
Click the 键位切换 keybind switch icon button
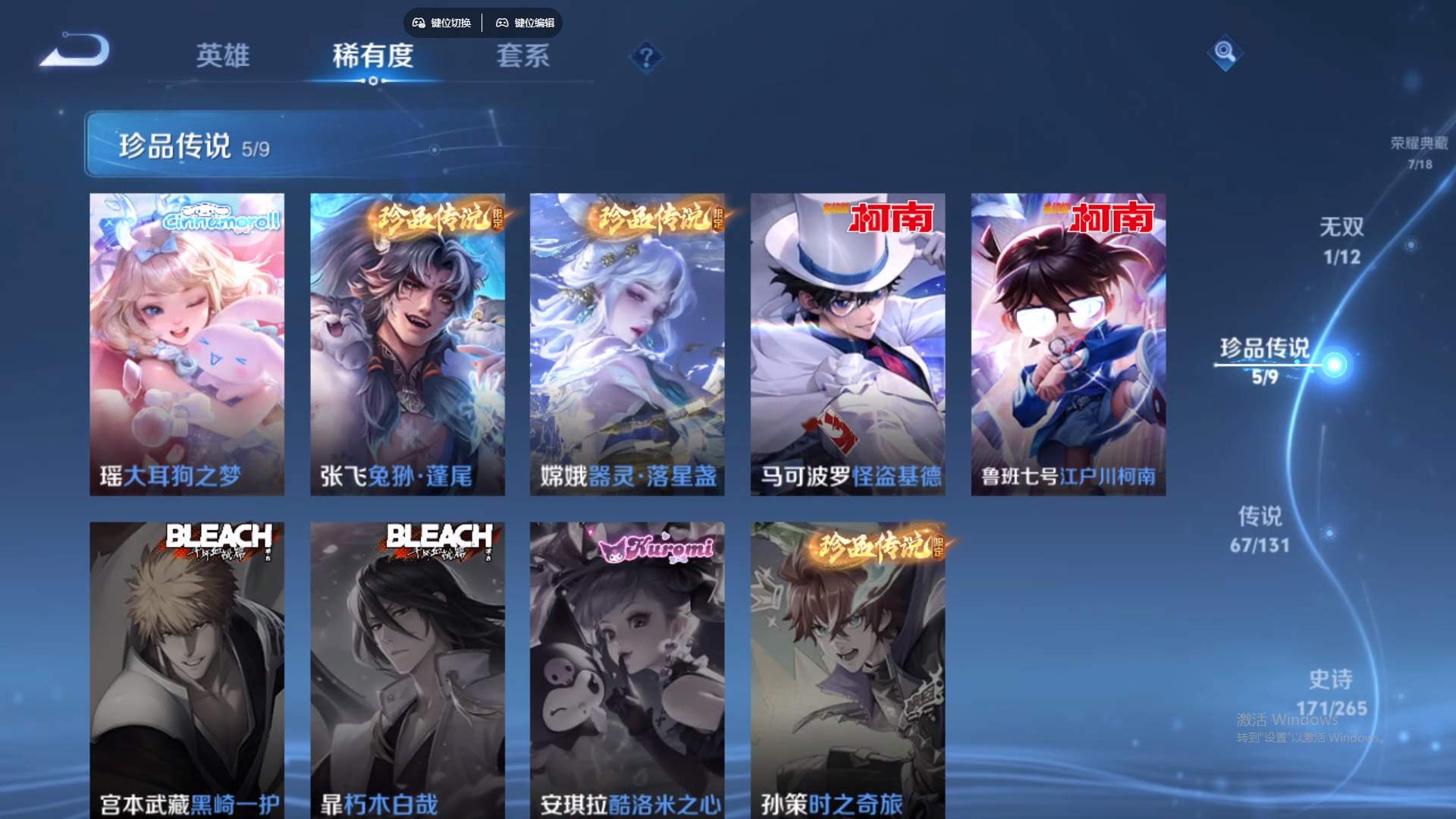(x=442, y=23)
